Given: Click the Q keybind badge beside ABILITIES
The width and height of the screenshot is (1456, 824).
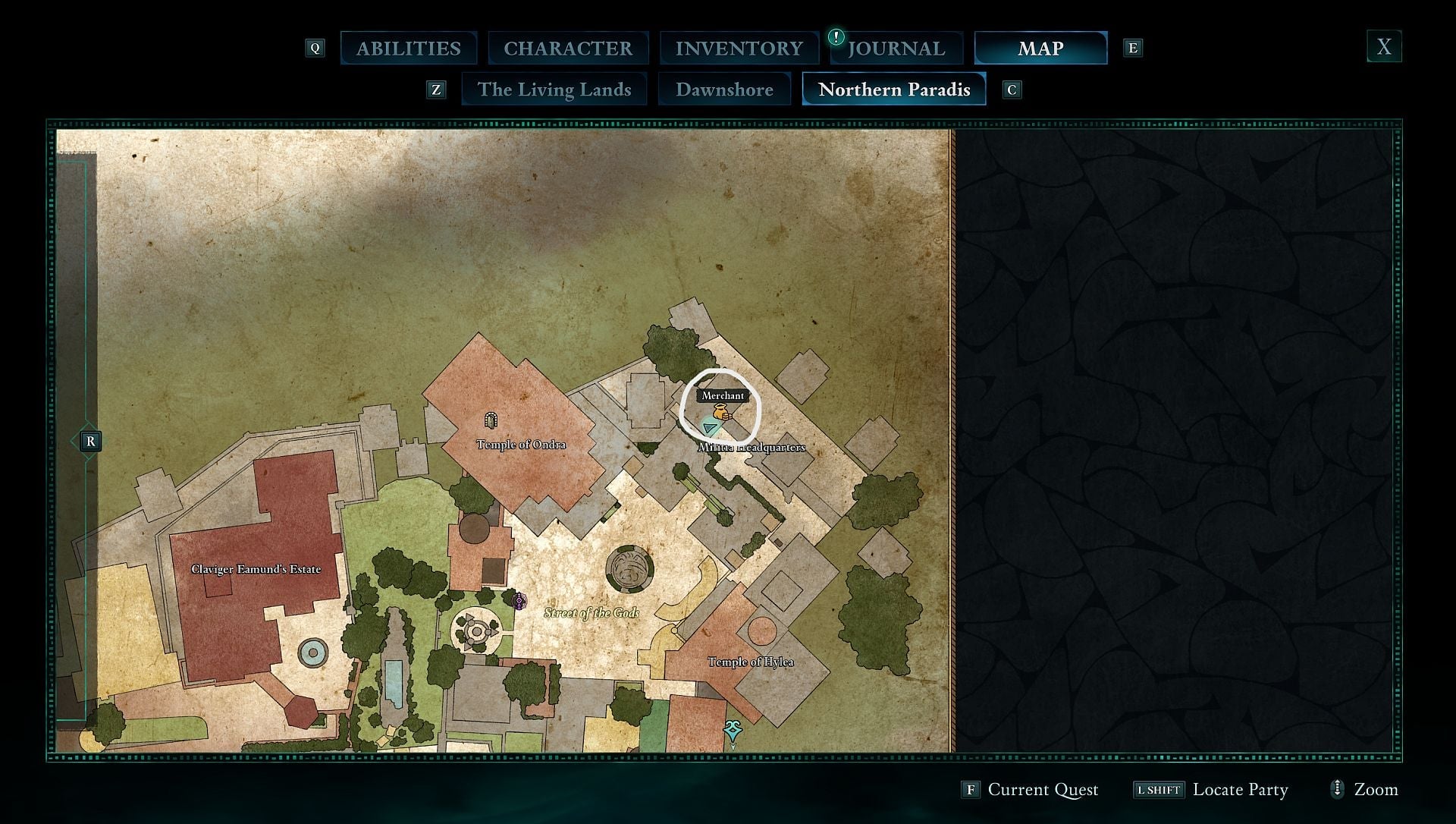Looking at the screenshot, I should pyautogui.click(x=315, y=47).
